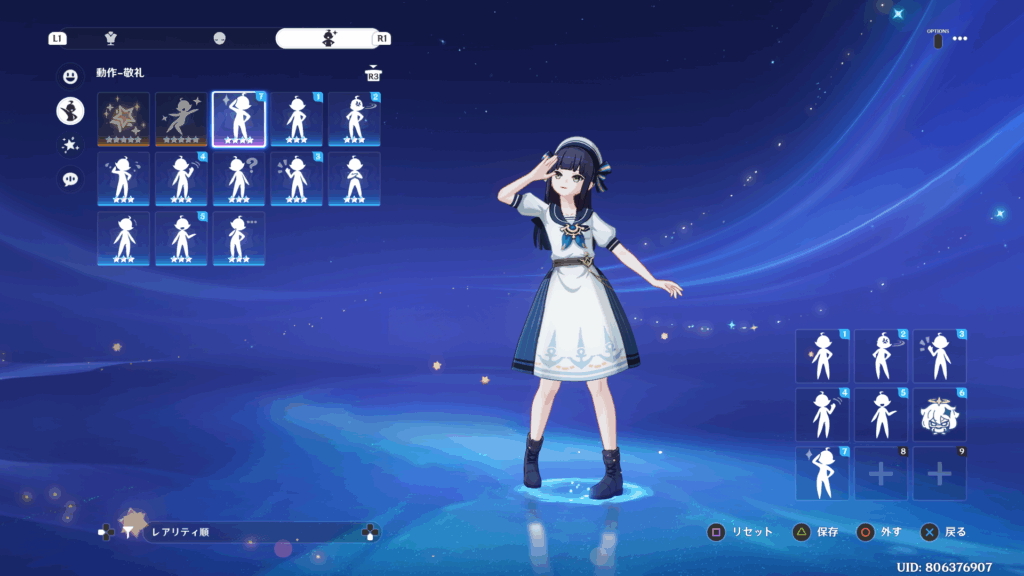This screenshot has height=576, width=1024.
Task: Add an emote to empty slot 8
Action: point(880,473)
